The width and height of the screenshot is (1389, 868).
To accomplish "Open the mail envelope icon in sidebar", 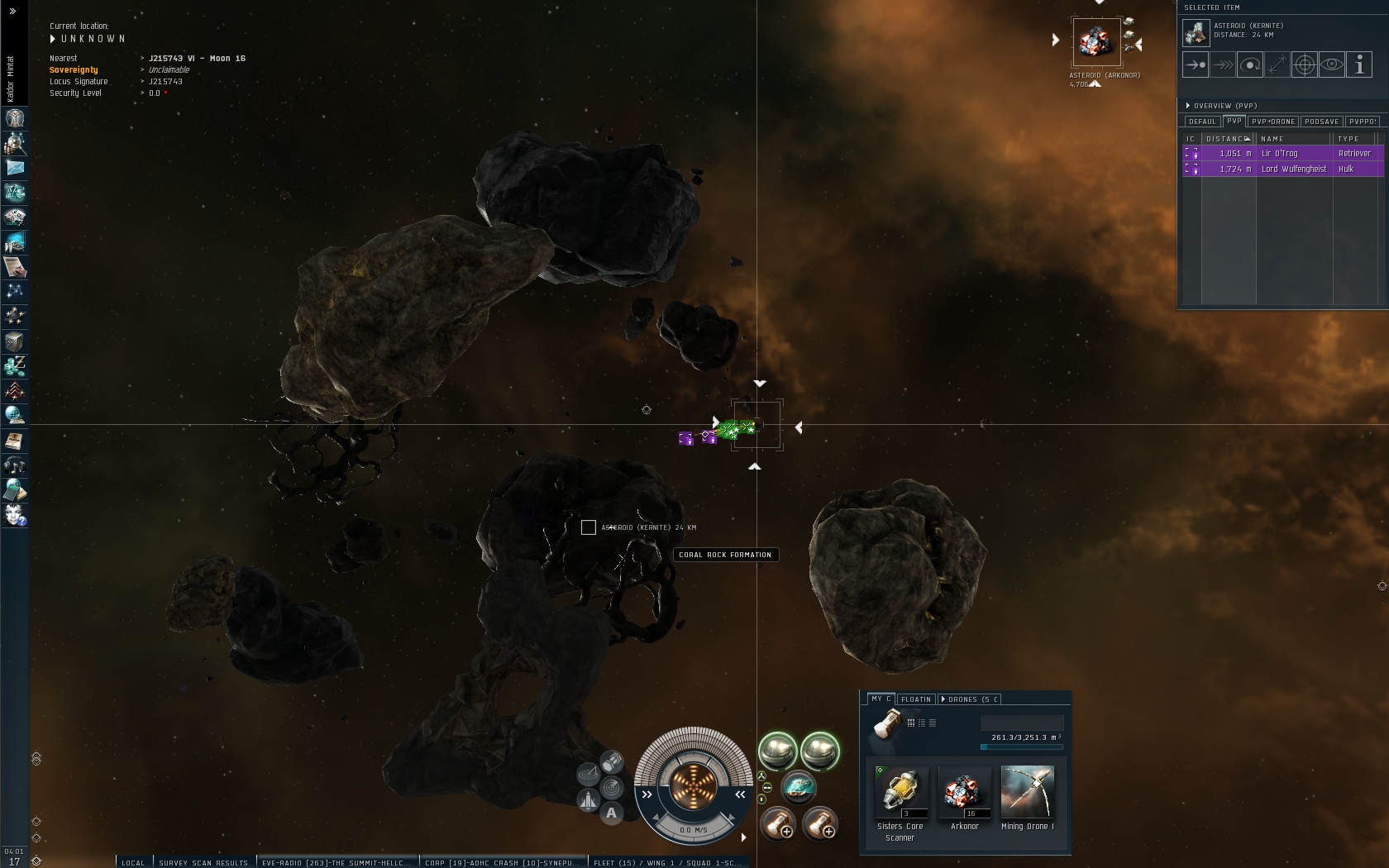I will (x=15, y=168).
